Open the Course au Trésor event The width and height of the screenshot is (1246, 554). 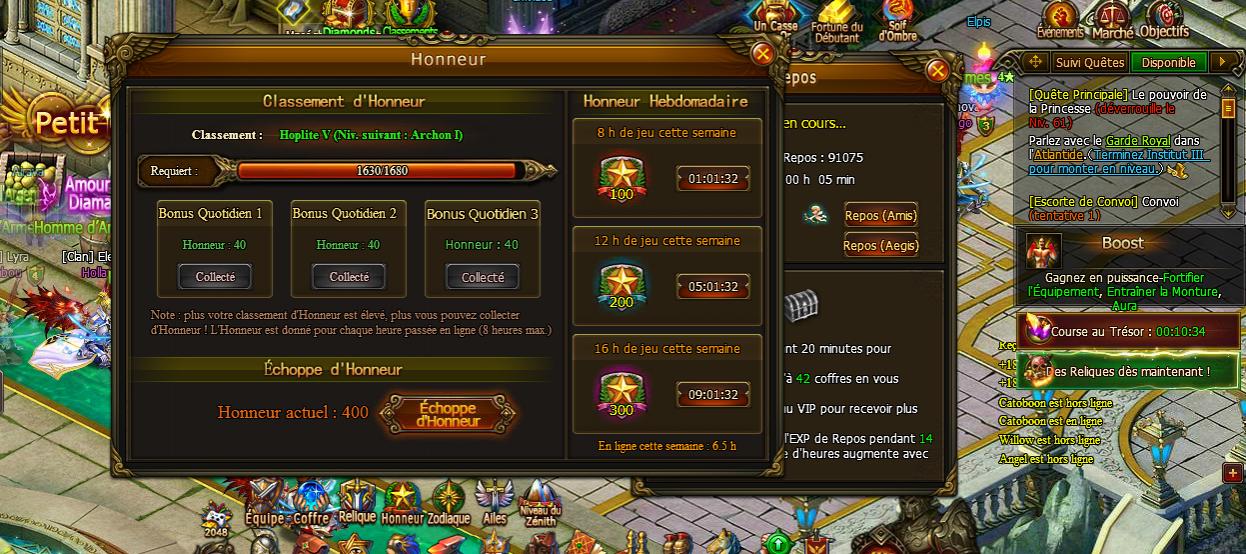click(x=1125, y=332)
